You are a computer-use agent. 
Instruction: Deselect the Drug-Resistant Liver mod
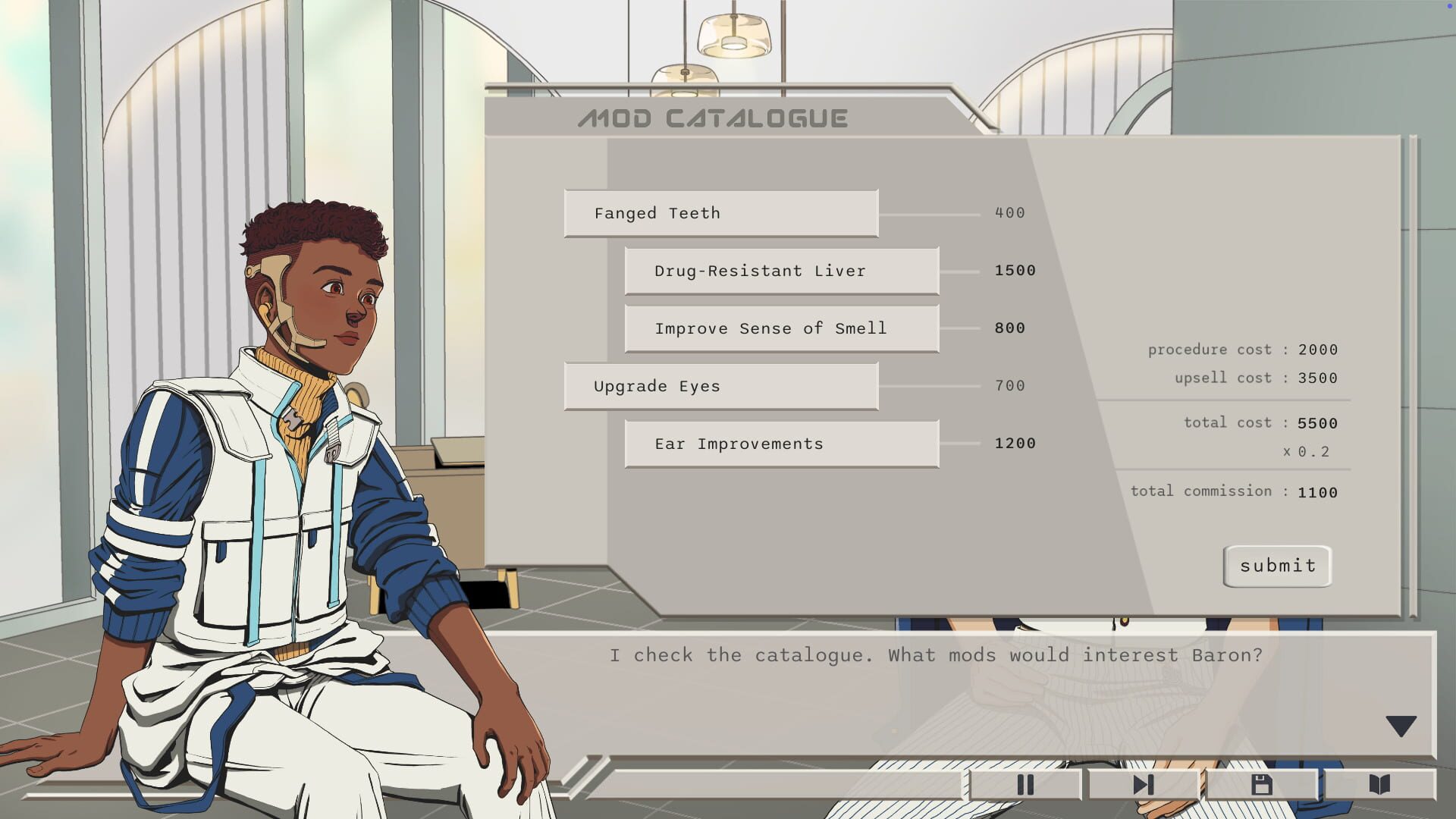tap(781, 271)
